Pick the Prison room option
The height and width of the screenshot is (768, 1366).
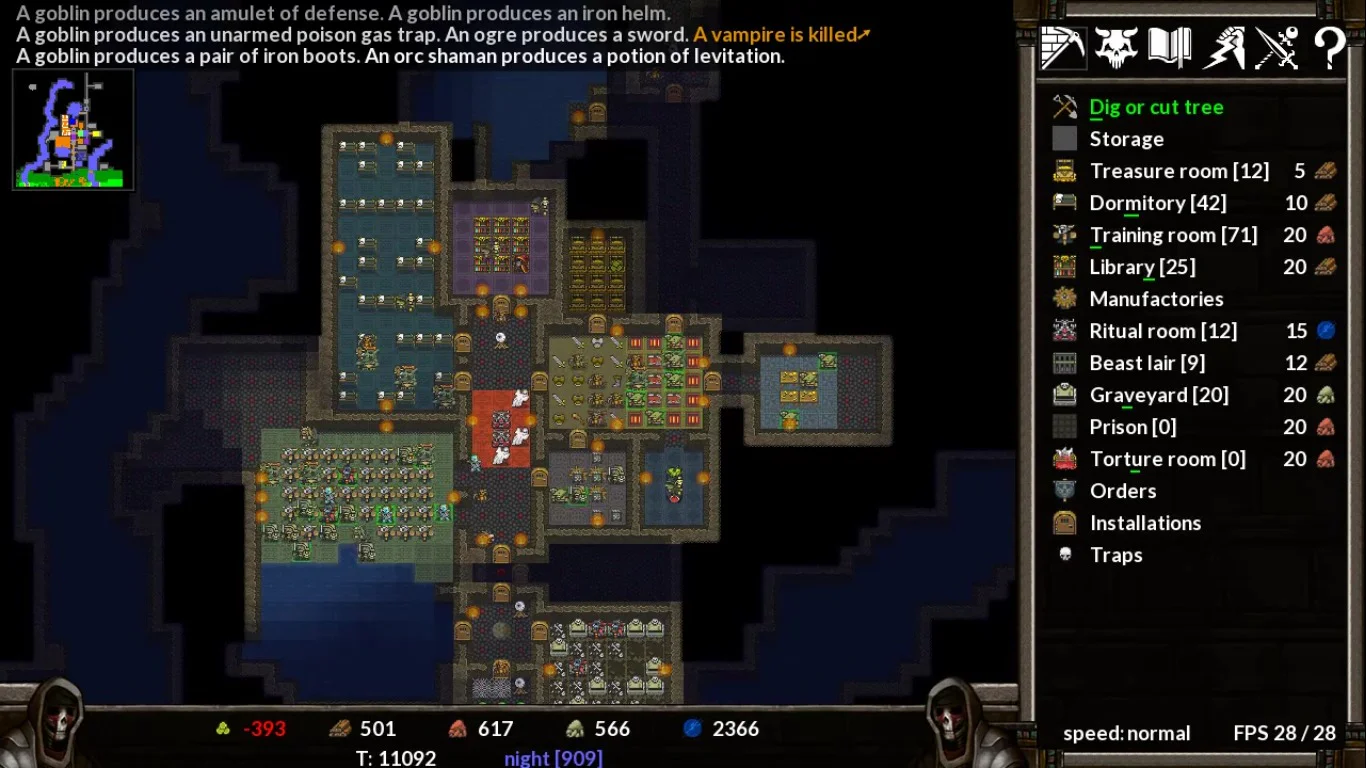1132,427
